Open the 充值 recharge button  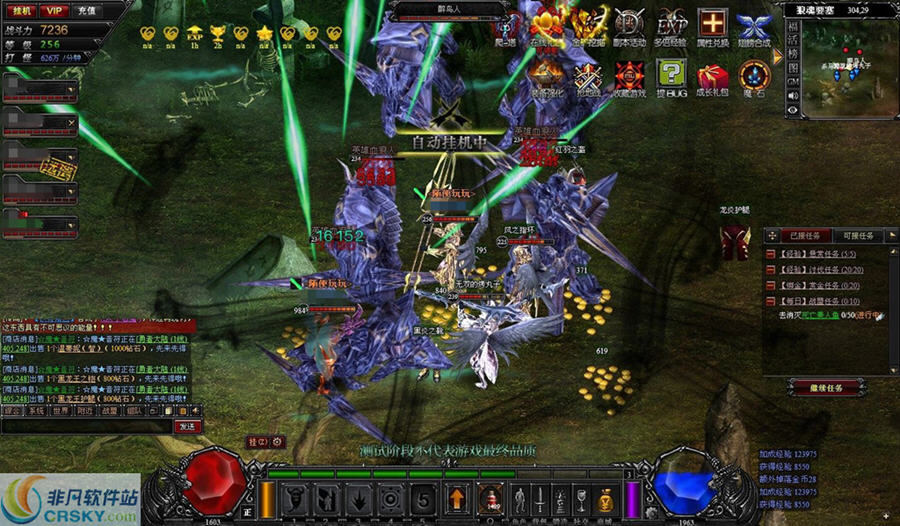[86, 11]
